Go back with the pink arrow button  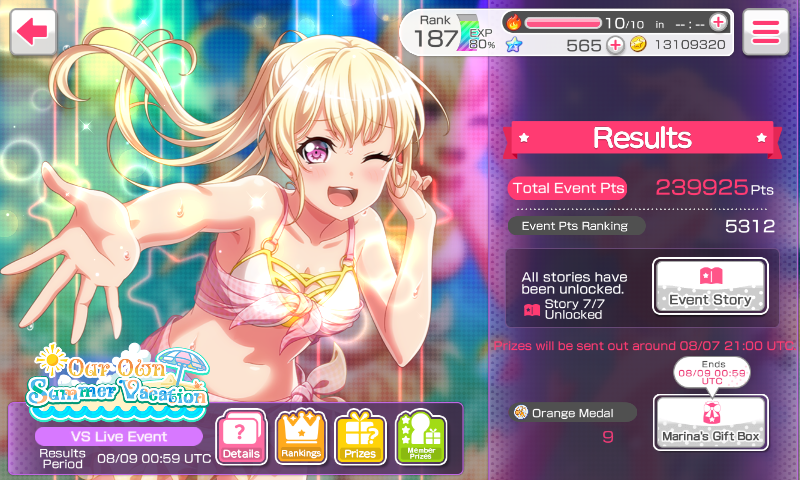[x=33, y=32]
